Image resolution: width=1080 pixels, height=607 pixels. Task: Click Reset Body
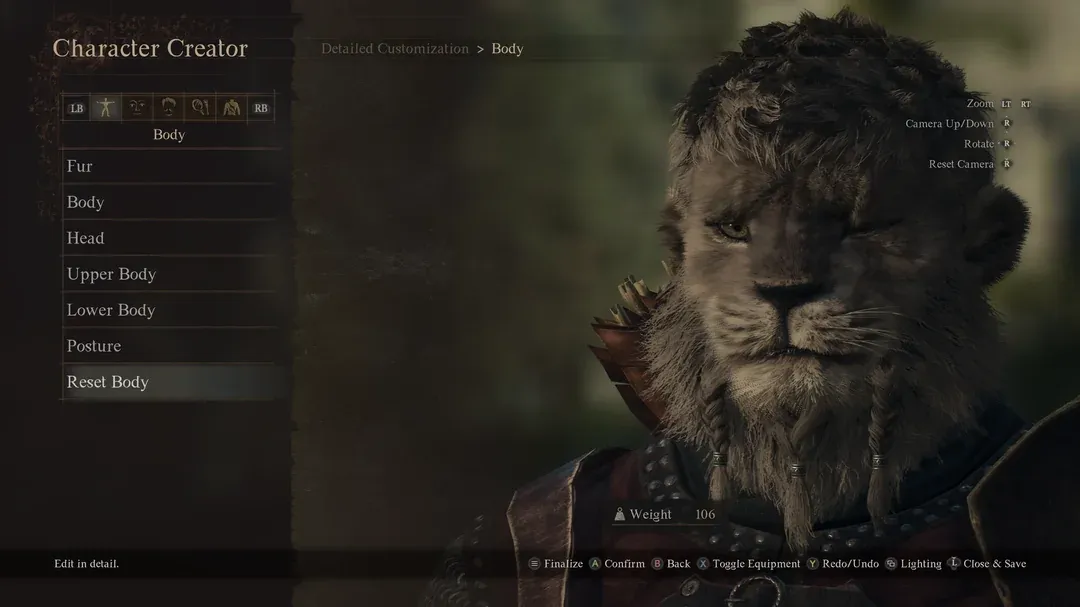point(108,382)
